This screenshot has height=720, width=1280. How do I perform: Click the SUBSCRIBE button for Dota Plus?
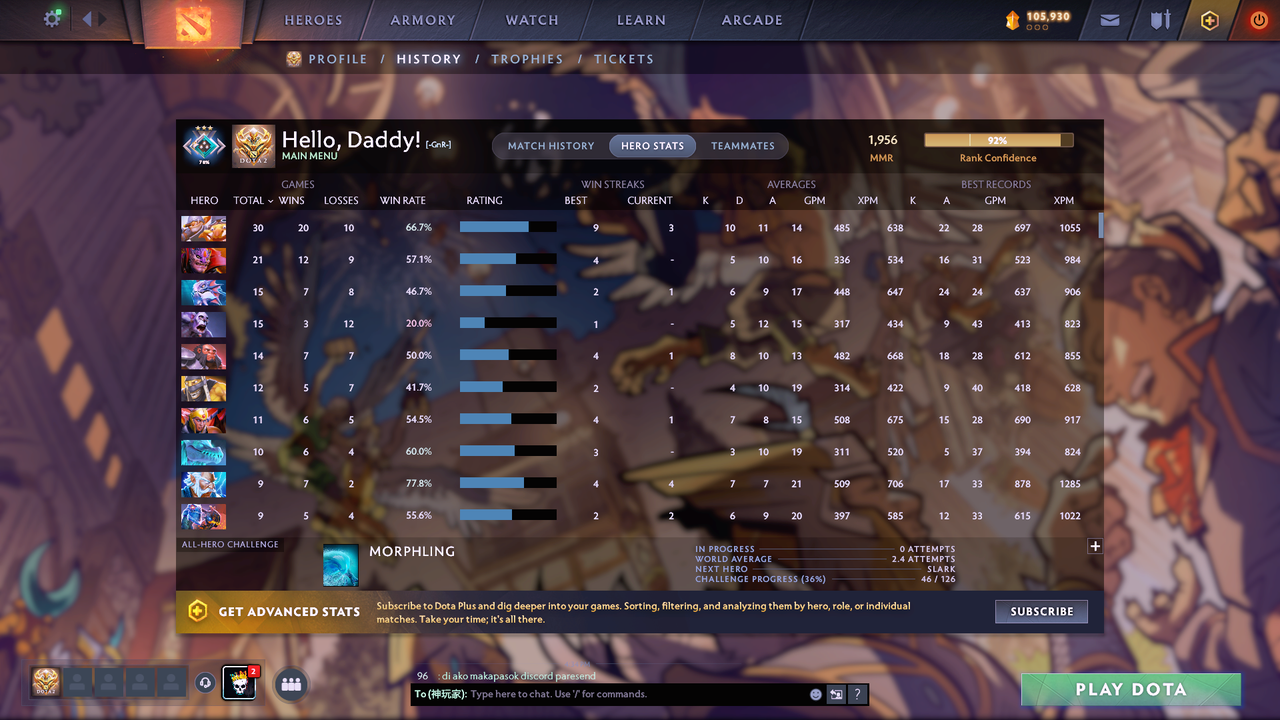pyautogui.click(x=1041, y=611)
